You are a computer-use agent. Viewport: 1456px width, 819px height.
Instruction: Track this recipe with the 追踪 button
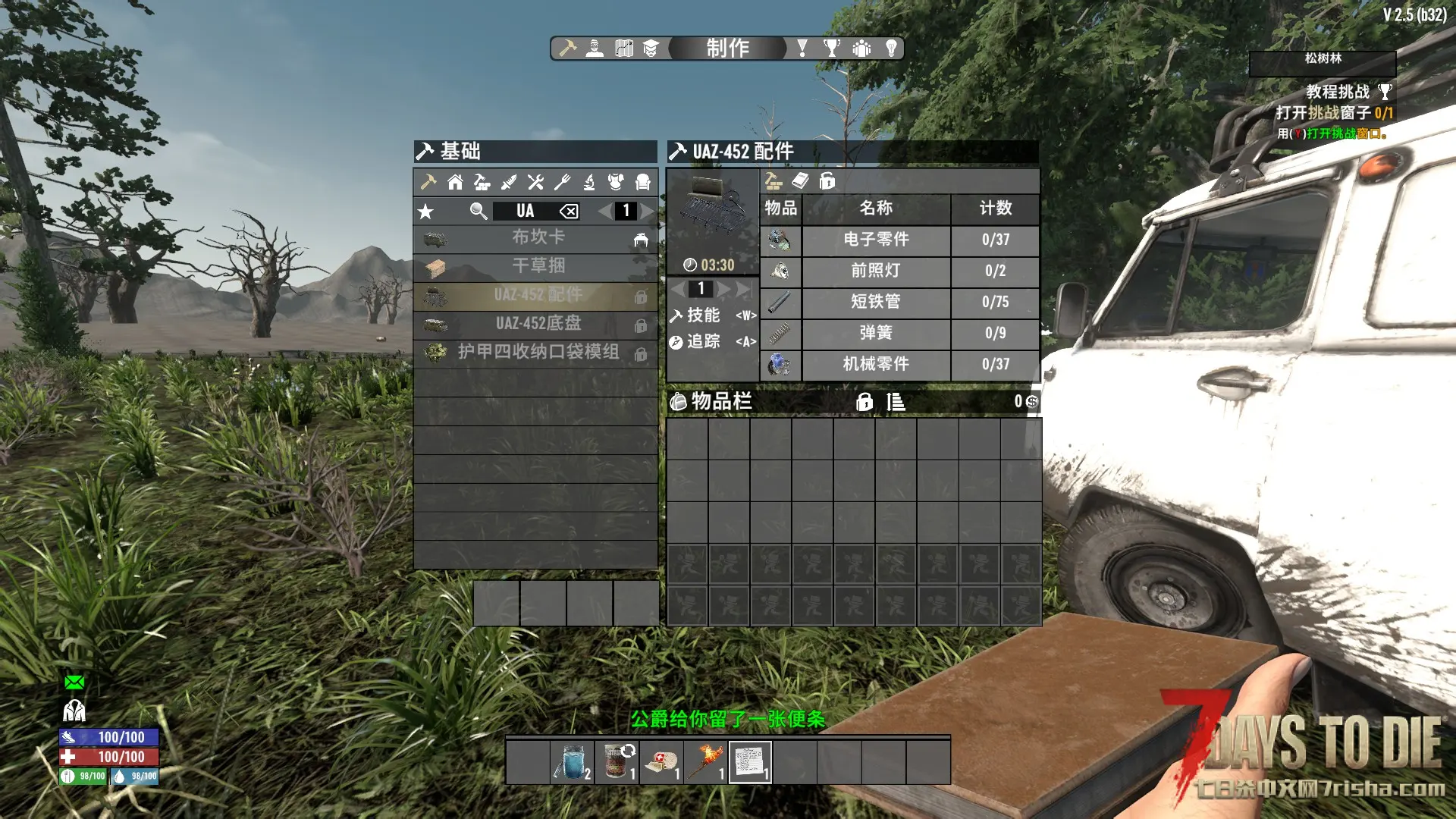coord(703,342)
